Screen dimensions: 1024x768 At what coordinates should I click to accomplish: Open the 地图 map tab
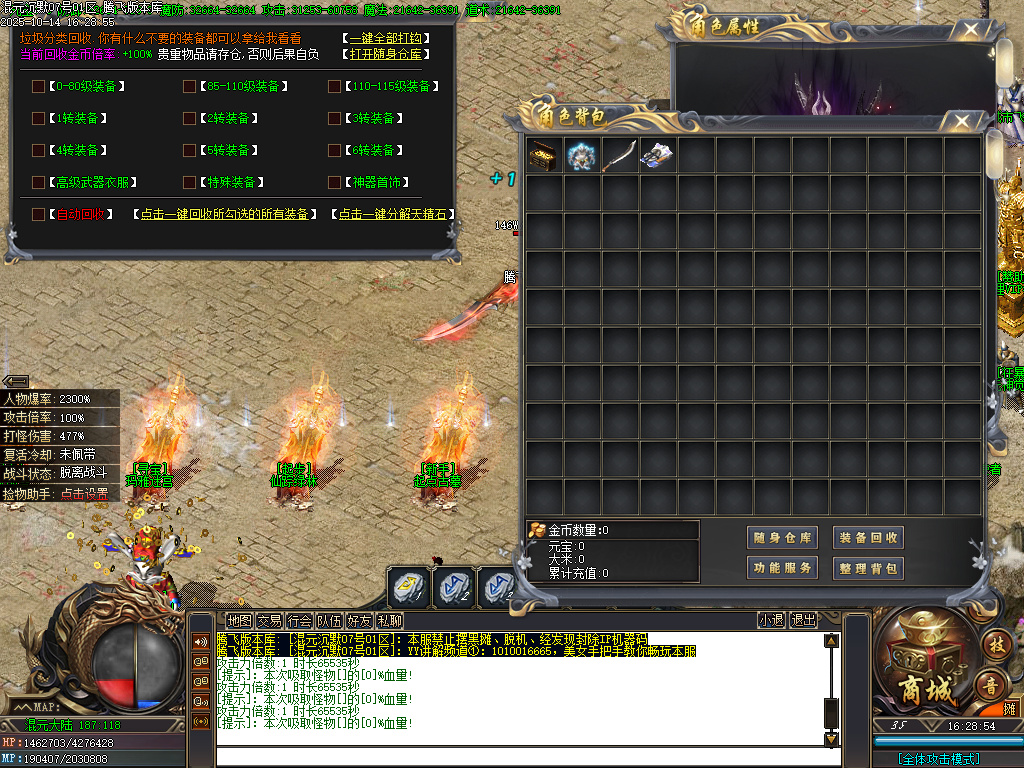click(239, 620)
